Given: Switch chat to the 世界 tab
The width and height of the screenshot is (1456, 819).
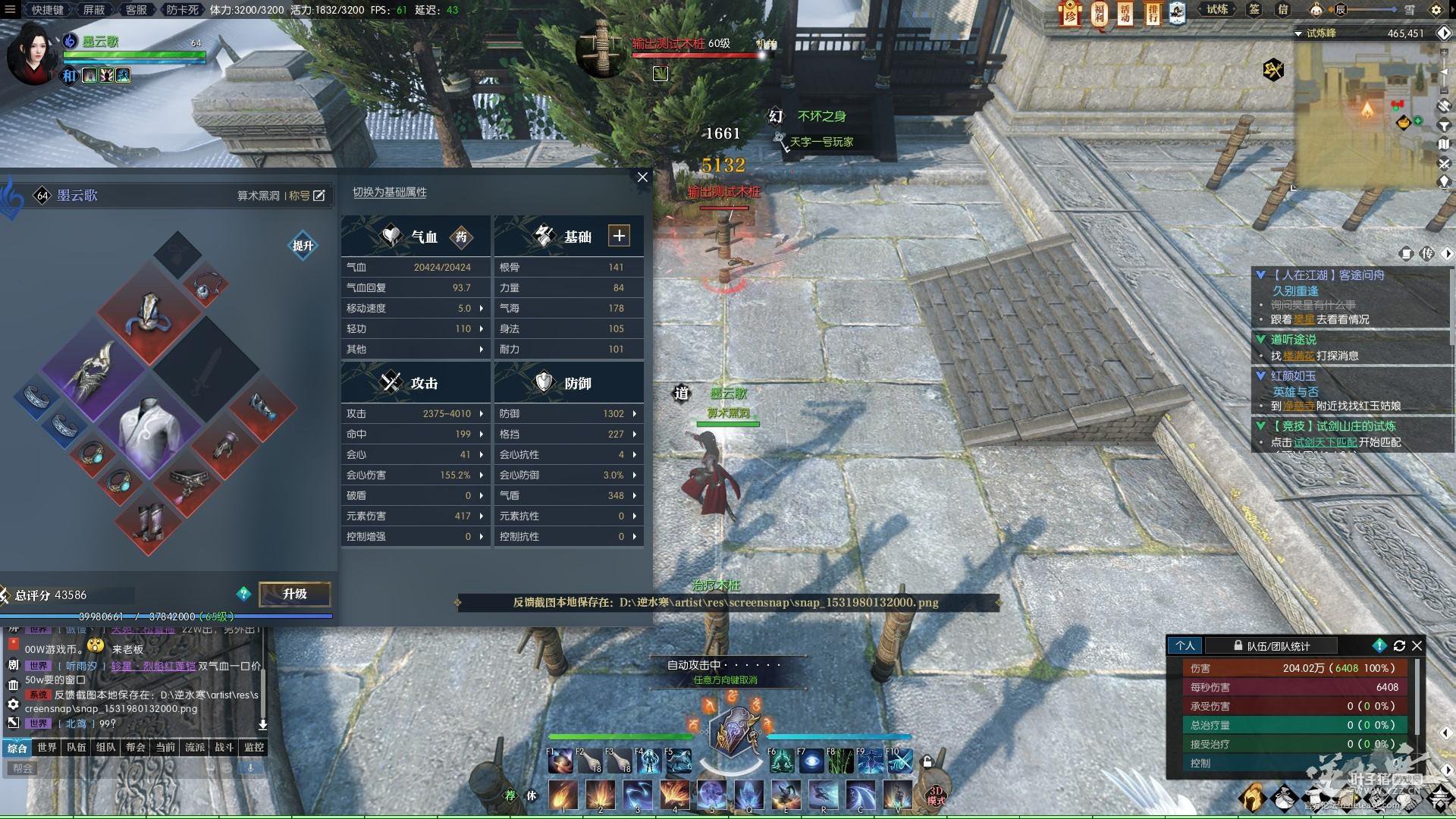Looking at the screenshot, I should click(x=47, y=747).
